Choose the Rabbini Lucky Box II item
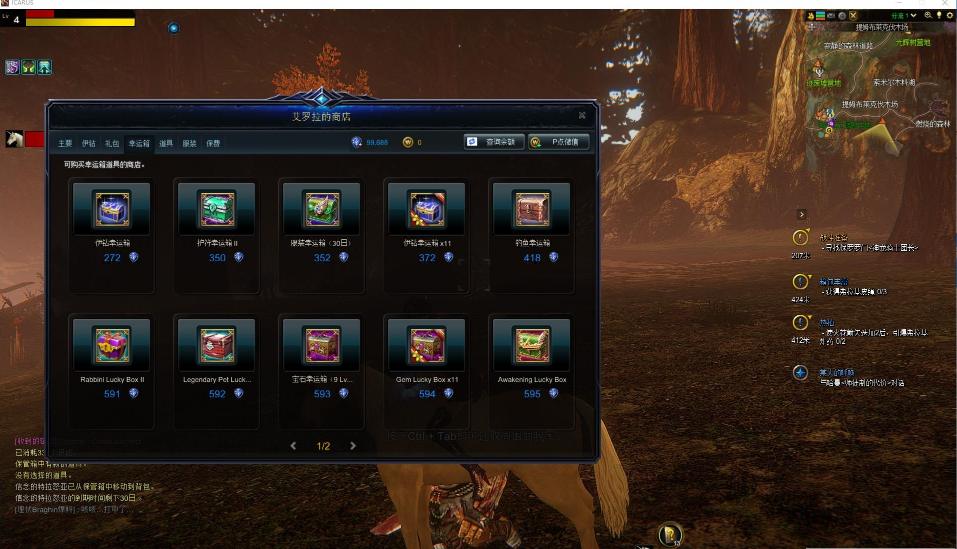957x549 pixels. (112, 346)
